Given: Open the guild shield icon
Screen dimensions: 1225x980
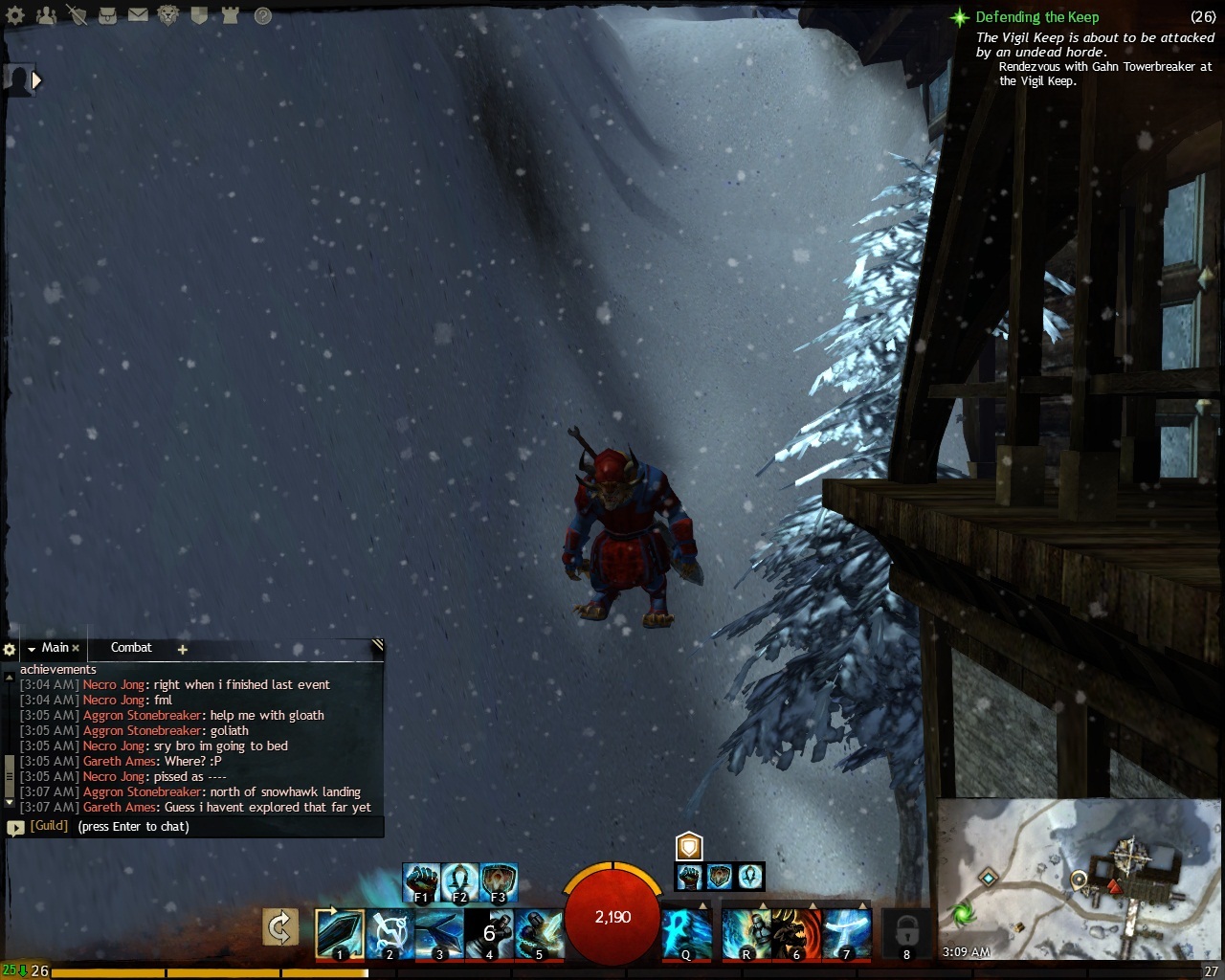Looking at the screenshot, I should [x=199, y=15].
